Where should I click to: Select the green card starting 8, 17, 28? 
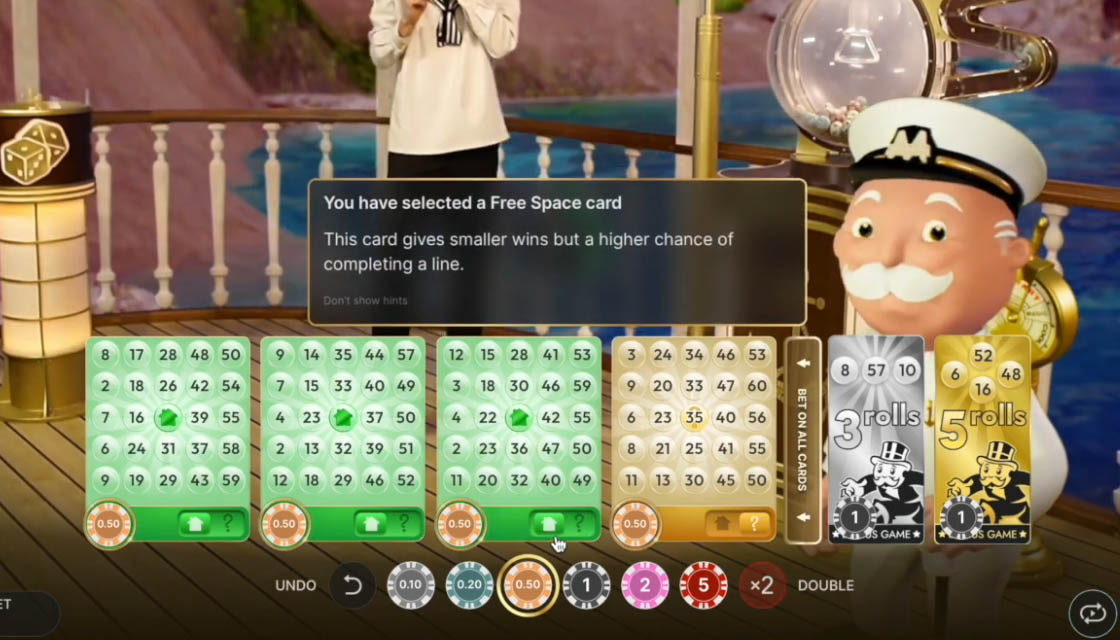[x=168, y=418]
